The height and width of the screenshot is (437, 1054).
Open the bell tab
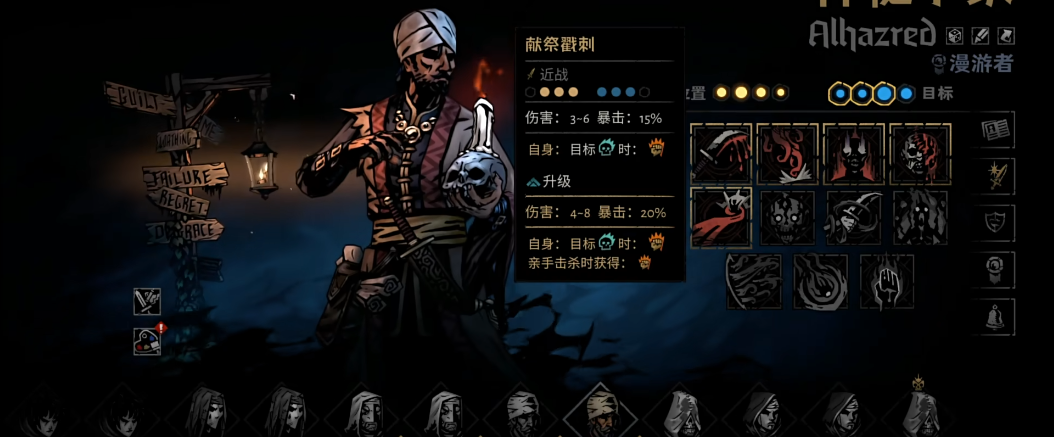tap(998, 317)
